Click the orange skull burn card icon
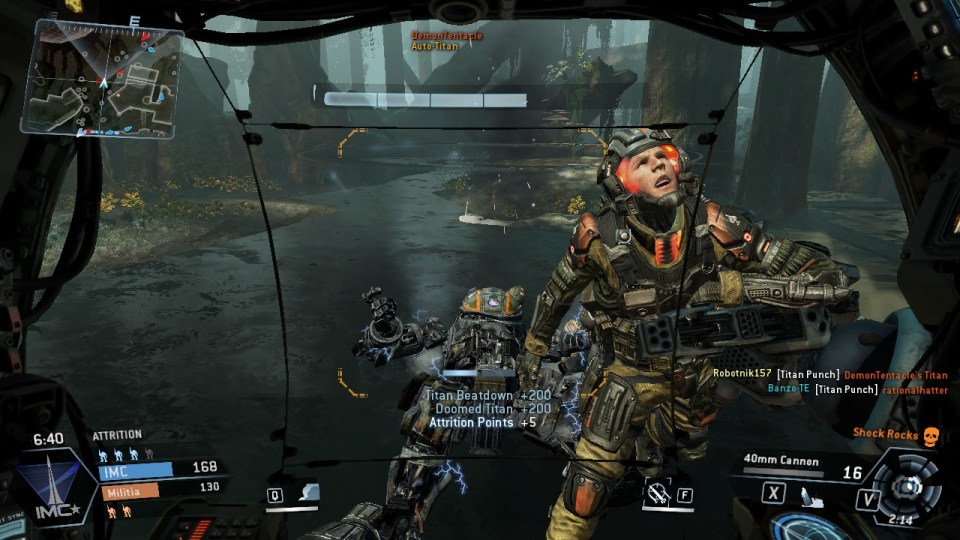960x540 pixels. [x=931, y=435]
